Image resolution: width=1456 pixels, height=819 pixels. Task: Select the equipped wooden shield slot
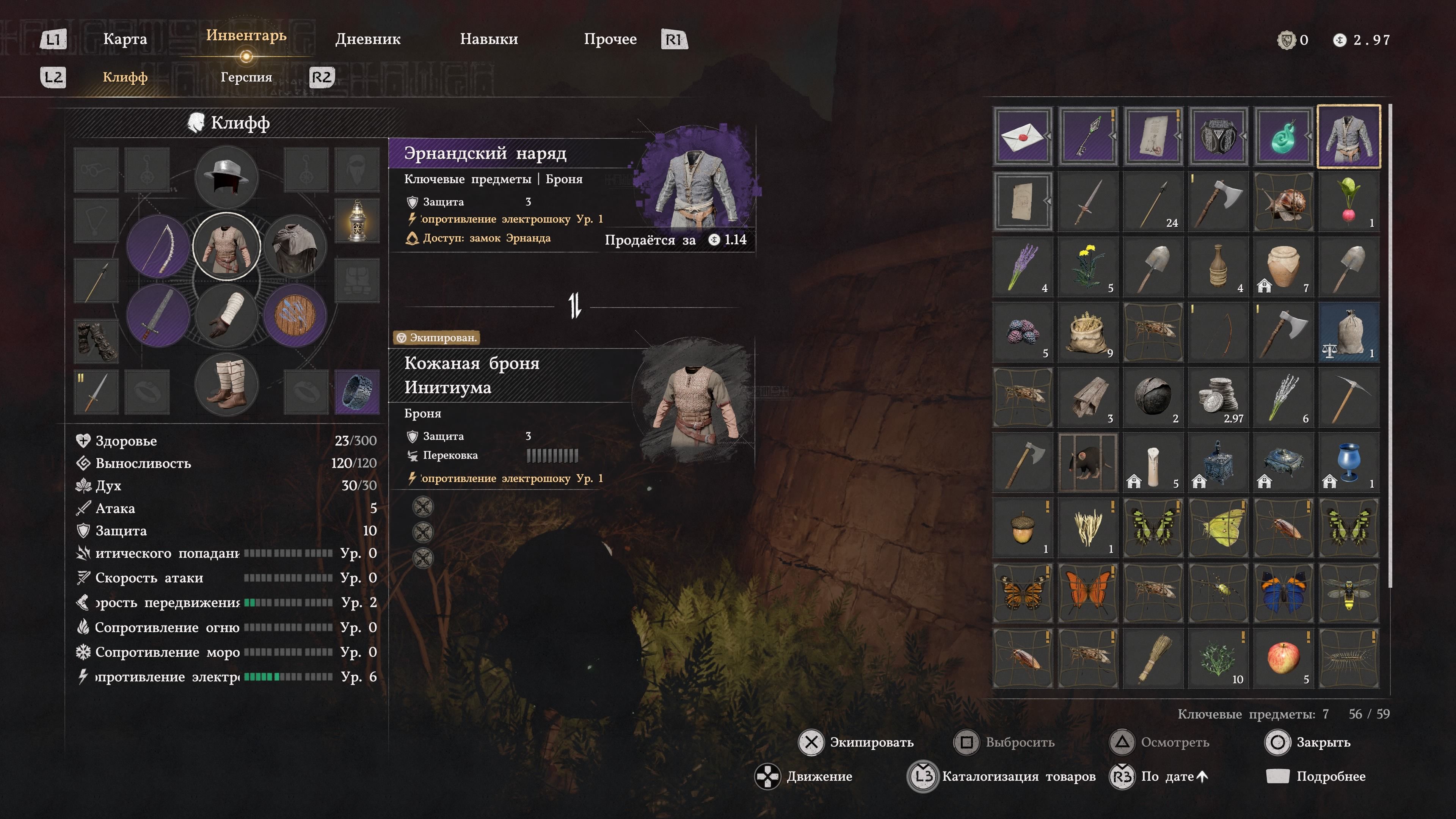coord(295,315)
